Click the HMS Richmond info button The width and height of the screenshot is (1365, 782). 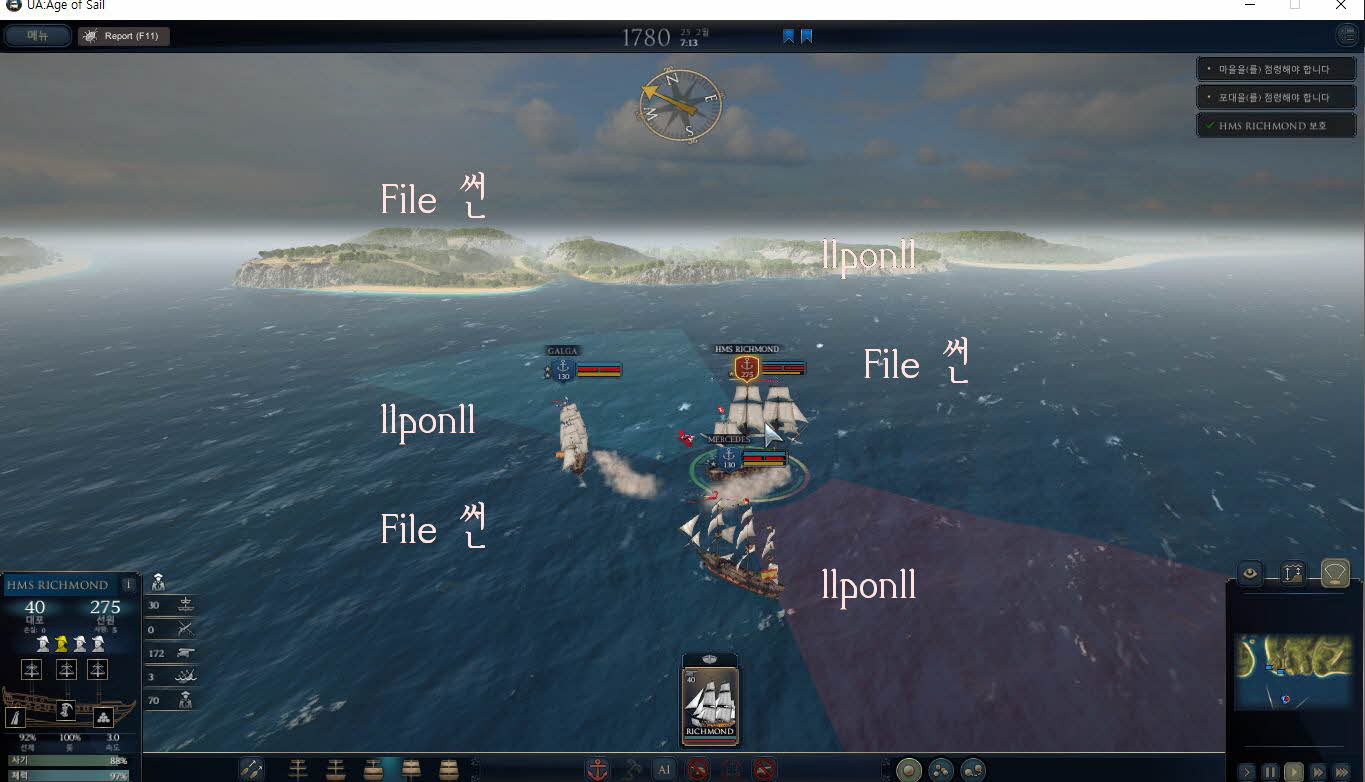click(128, 585)
